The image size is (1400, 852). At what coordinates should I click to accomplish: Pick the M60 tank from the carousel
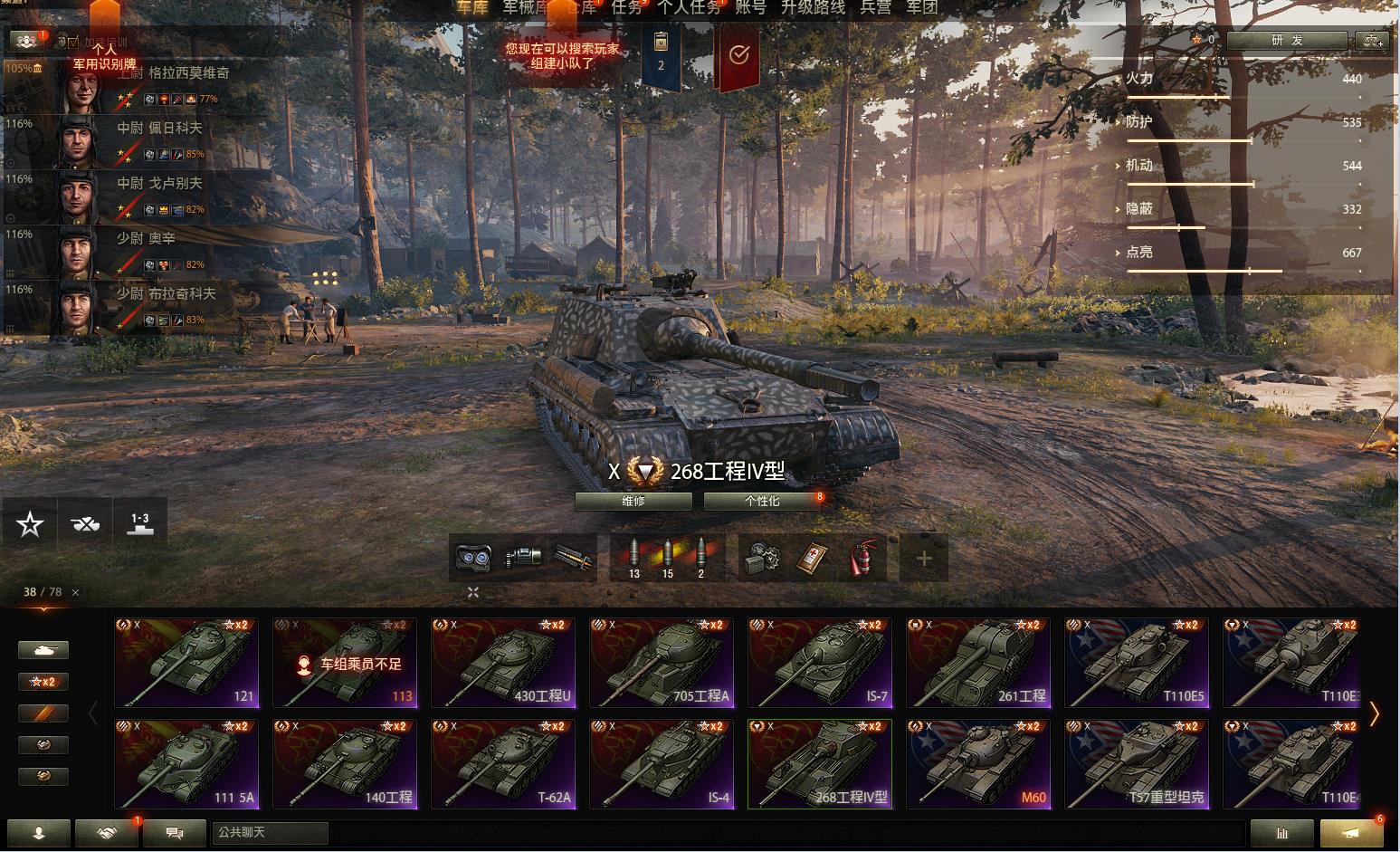tap(977, 764)
